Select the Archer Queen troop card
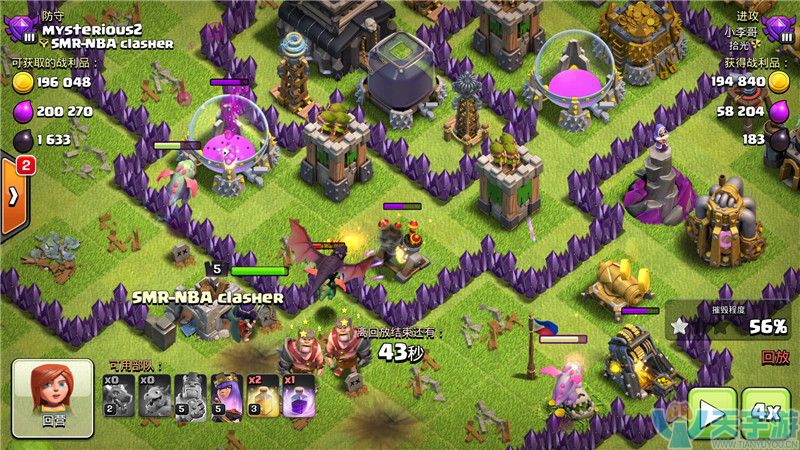 (226, 396)
